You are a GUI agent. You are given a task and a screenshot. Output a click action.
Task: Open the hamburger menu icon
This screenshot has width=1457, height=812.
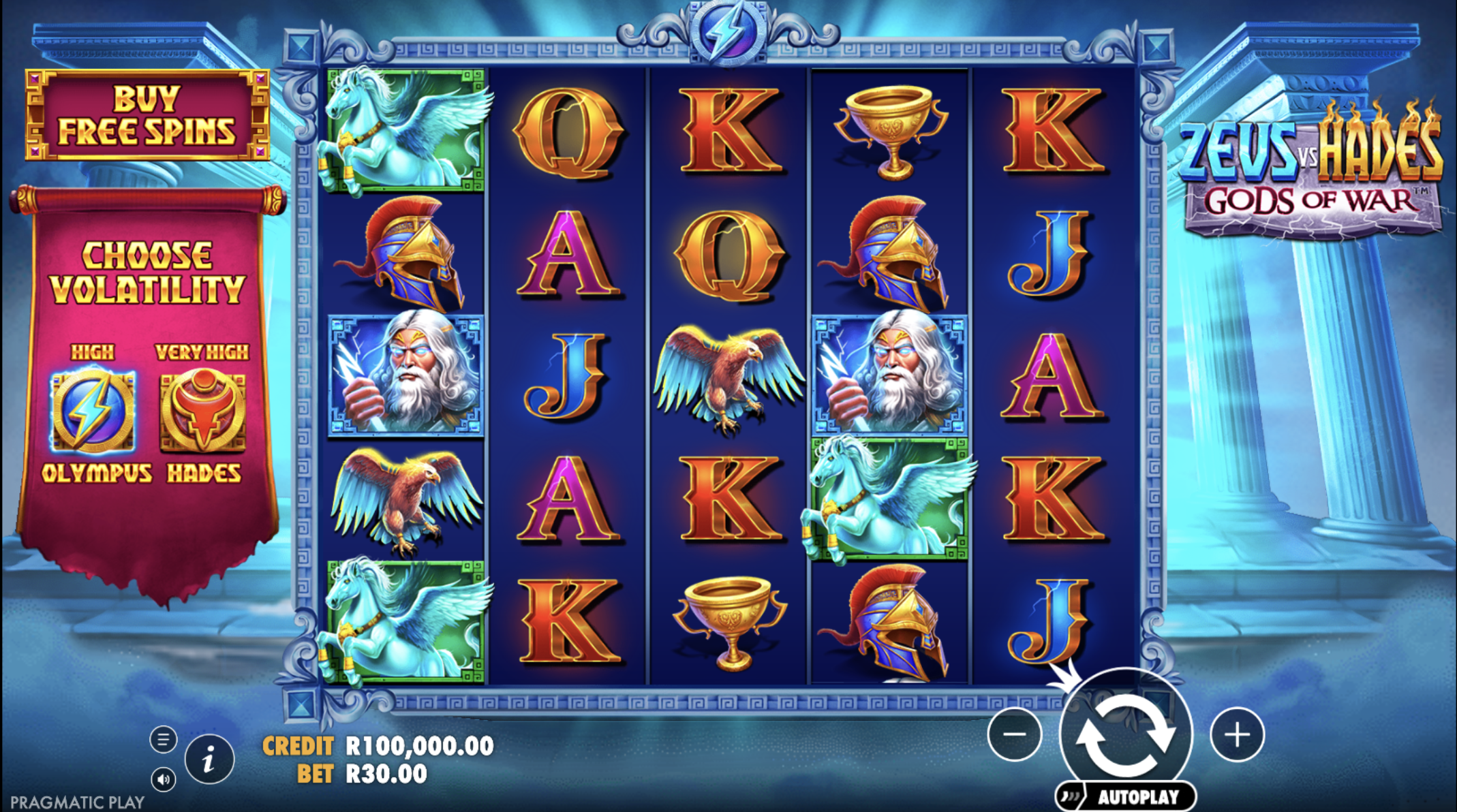coord(163,739)
